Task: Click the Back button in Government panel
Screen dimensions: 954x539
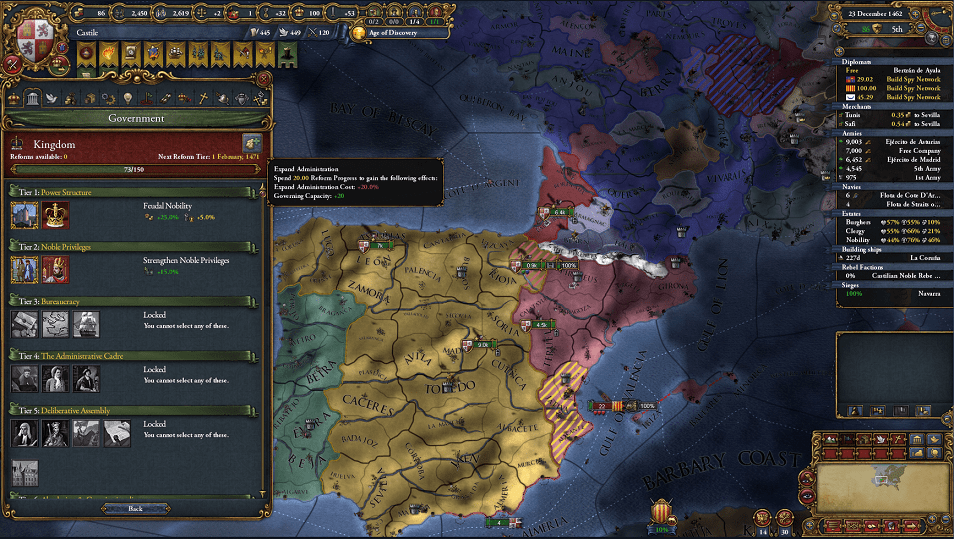Action: coord(135,508)
